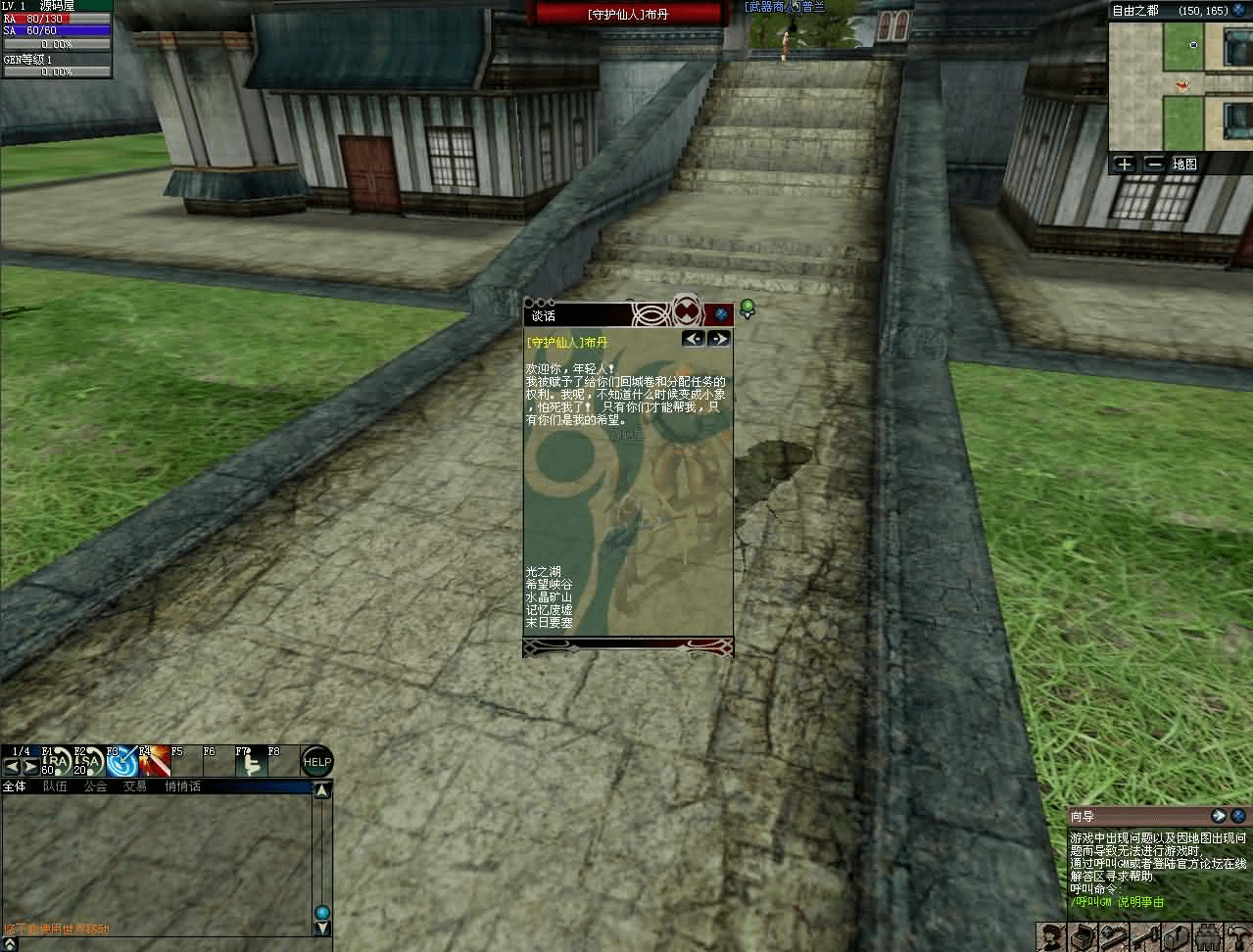The image size is (1253, 952).
Task: Trigger the sitting pose action in F7
Action: pyautogui.click(x=249, y=761)
